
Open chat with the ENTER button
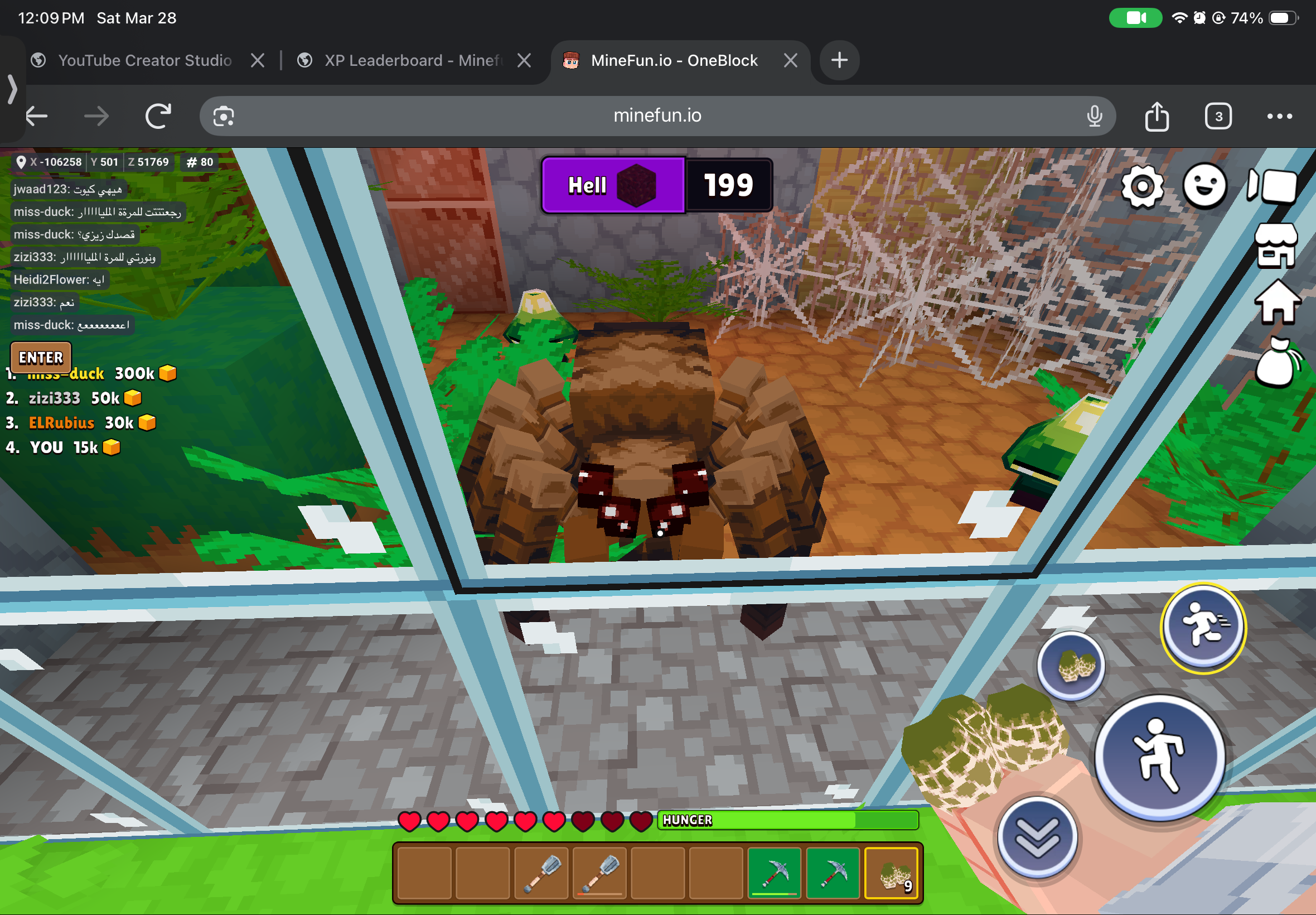click(x=41, y=358)
